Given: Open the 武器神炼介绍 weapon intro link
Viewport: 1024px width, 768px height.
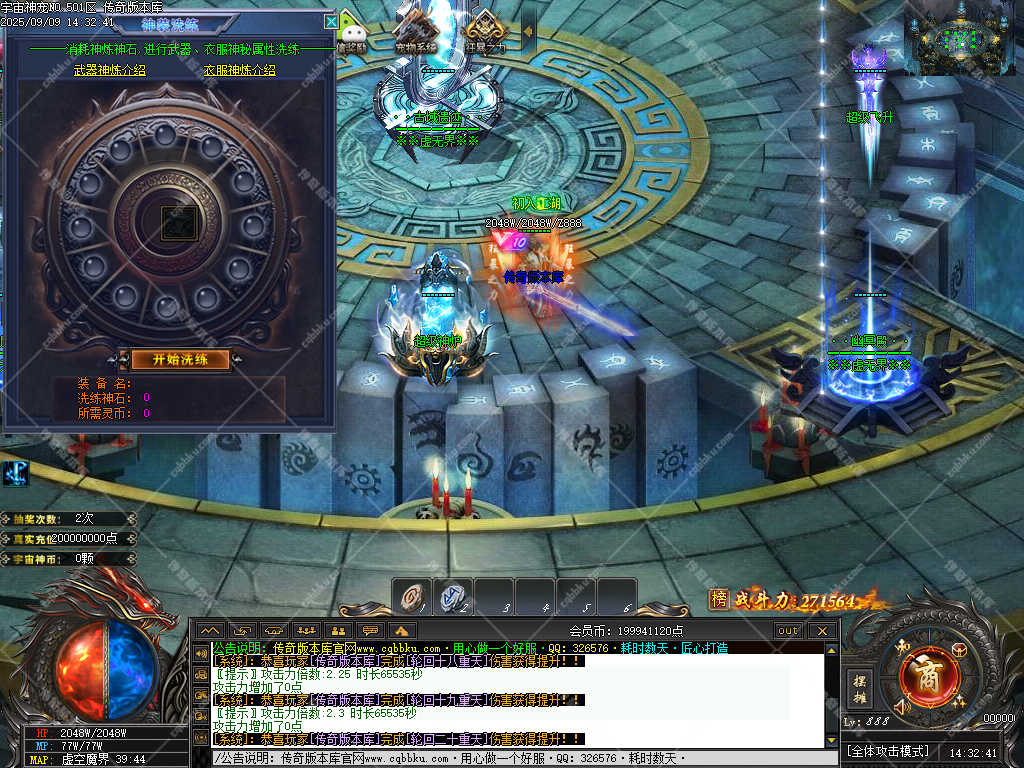Looking at the screenshot, I should pos(110,70).
